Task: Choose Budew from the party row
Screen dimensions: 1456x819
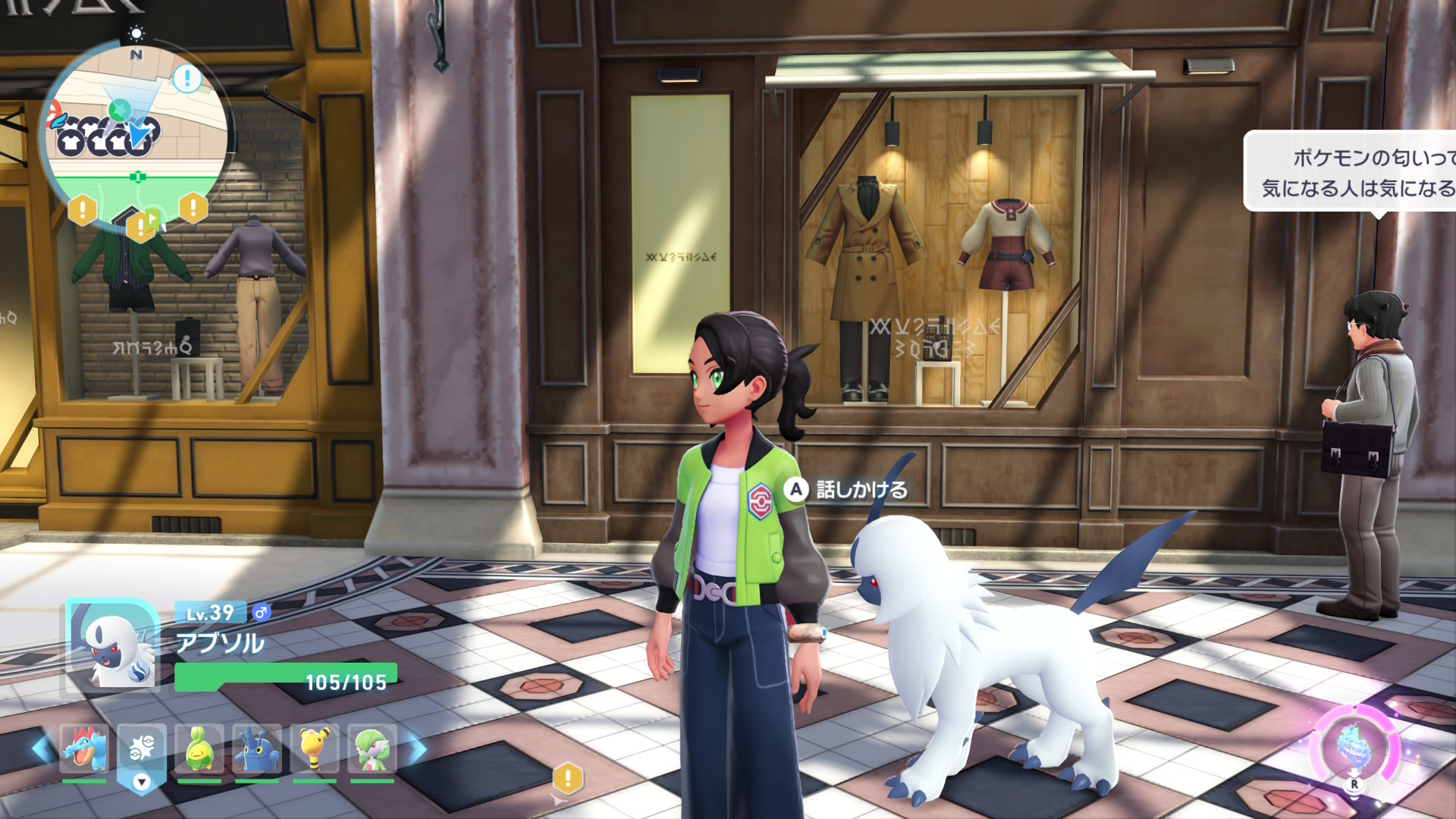Action: pyautogui.click(x=199, y=749)
